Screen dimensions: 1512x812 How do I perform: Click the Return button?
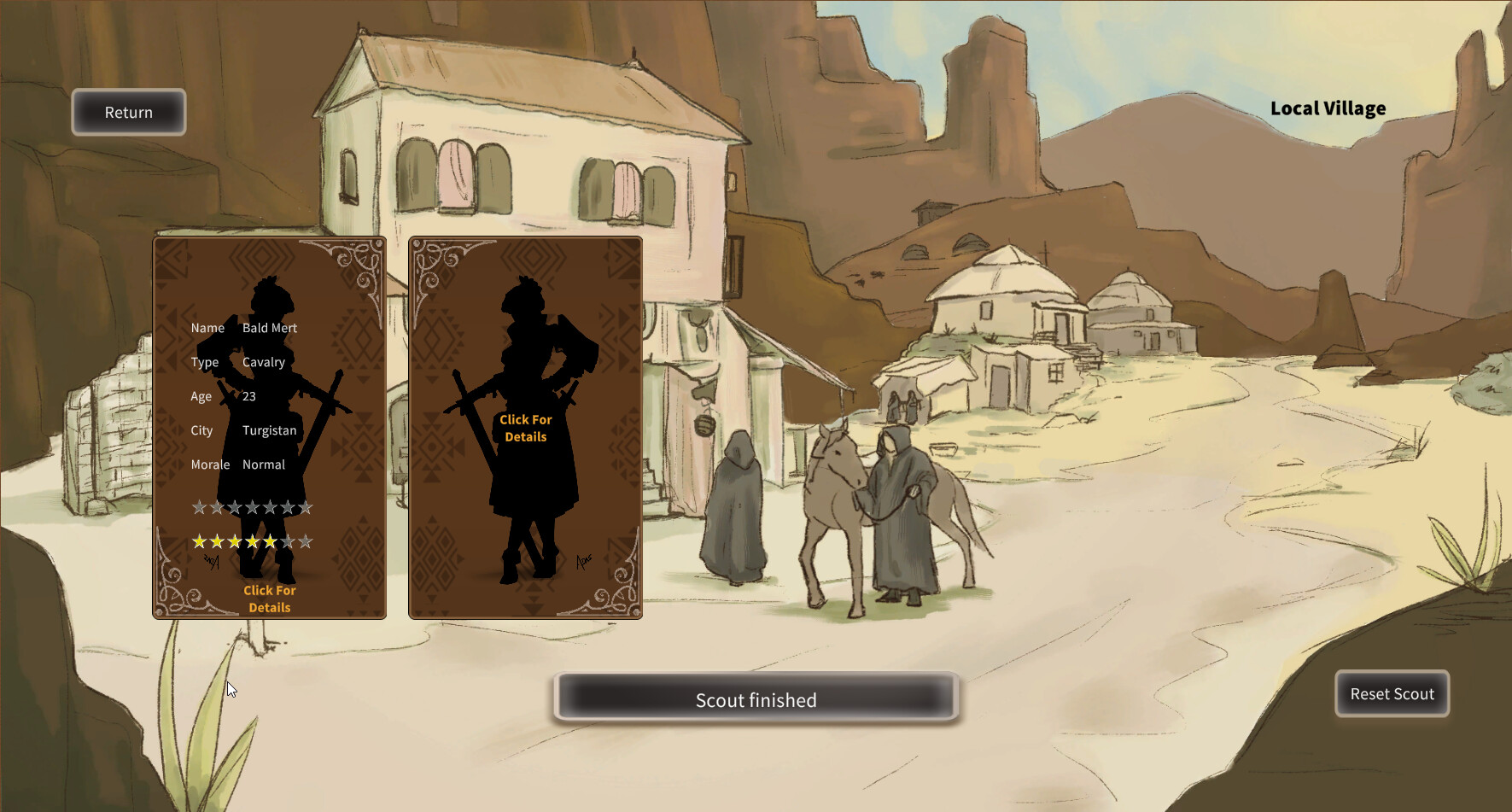tap(128, 112)
